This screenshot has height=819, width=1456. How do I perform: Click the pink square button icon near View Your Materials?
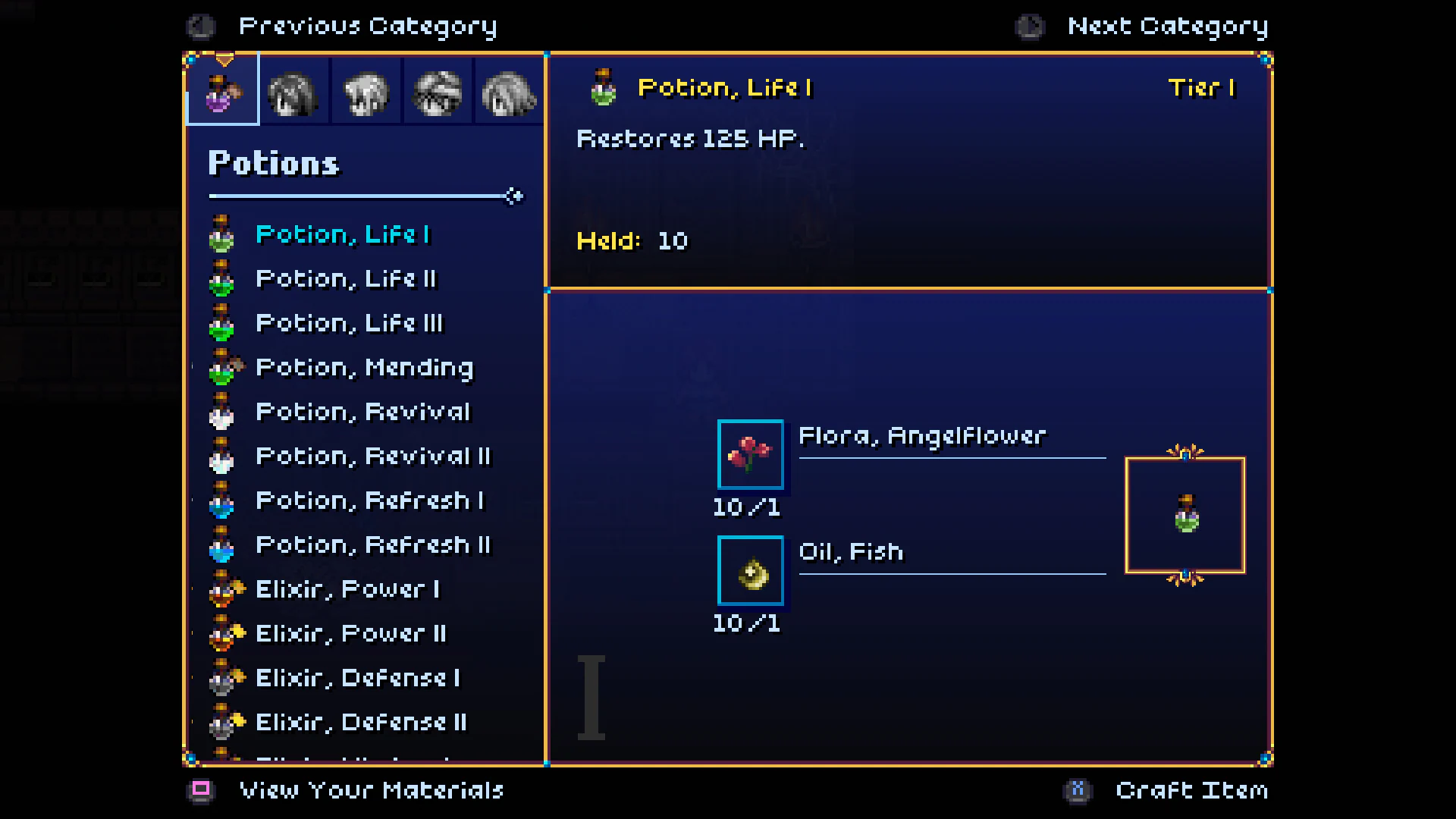(x=201, y=790)
